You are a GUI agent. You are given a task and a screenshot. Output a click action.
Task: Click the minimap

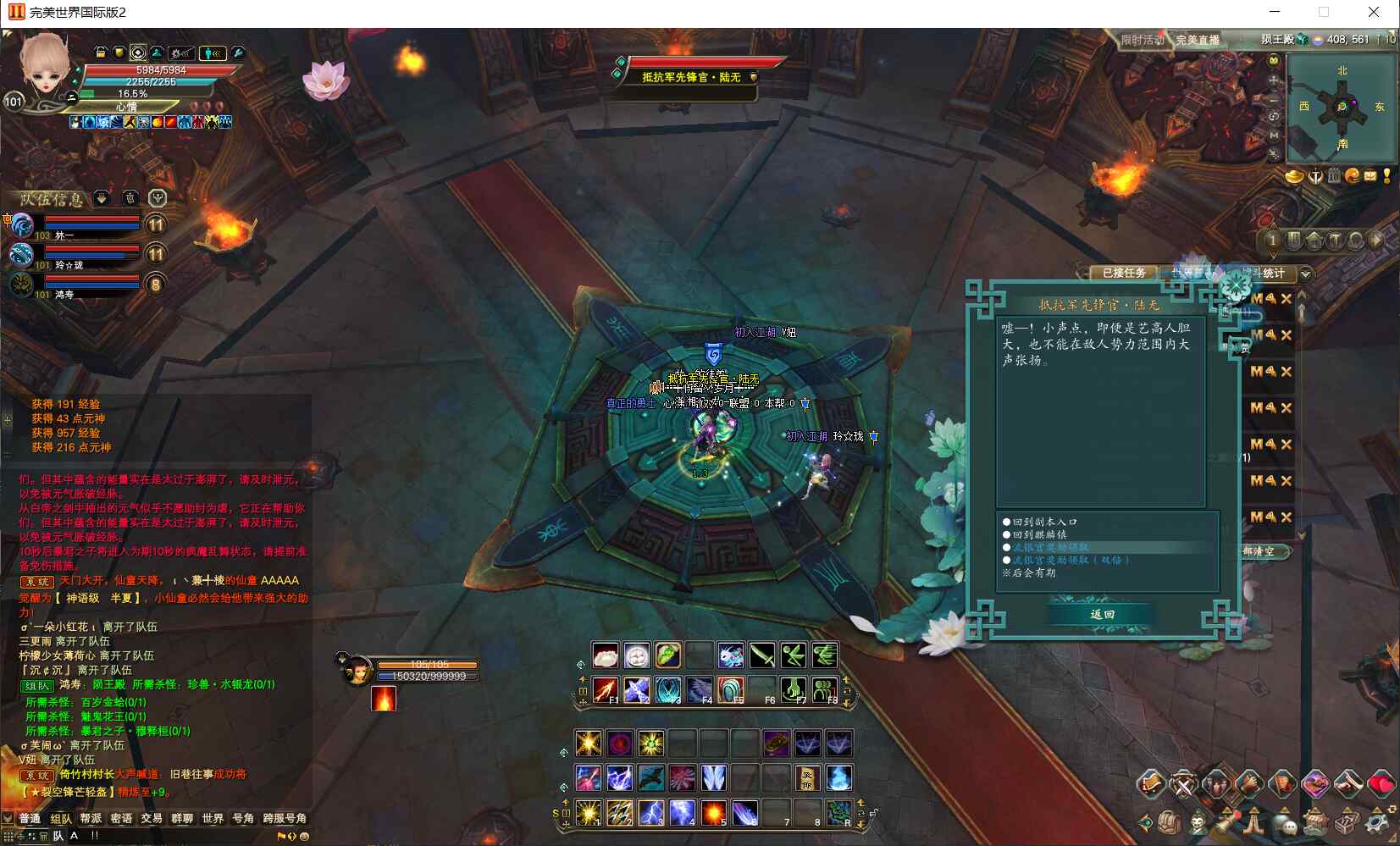click(1341, 108)
